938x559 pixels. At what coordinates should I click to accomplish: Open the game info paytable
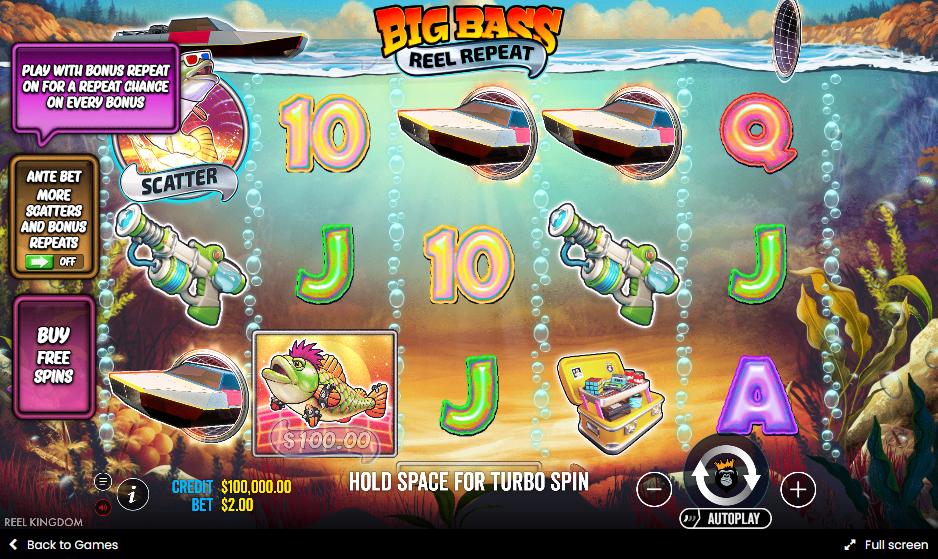[x=133, y=493]
